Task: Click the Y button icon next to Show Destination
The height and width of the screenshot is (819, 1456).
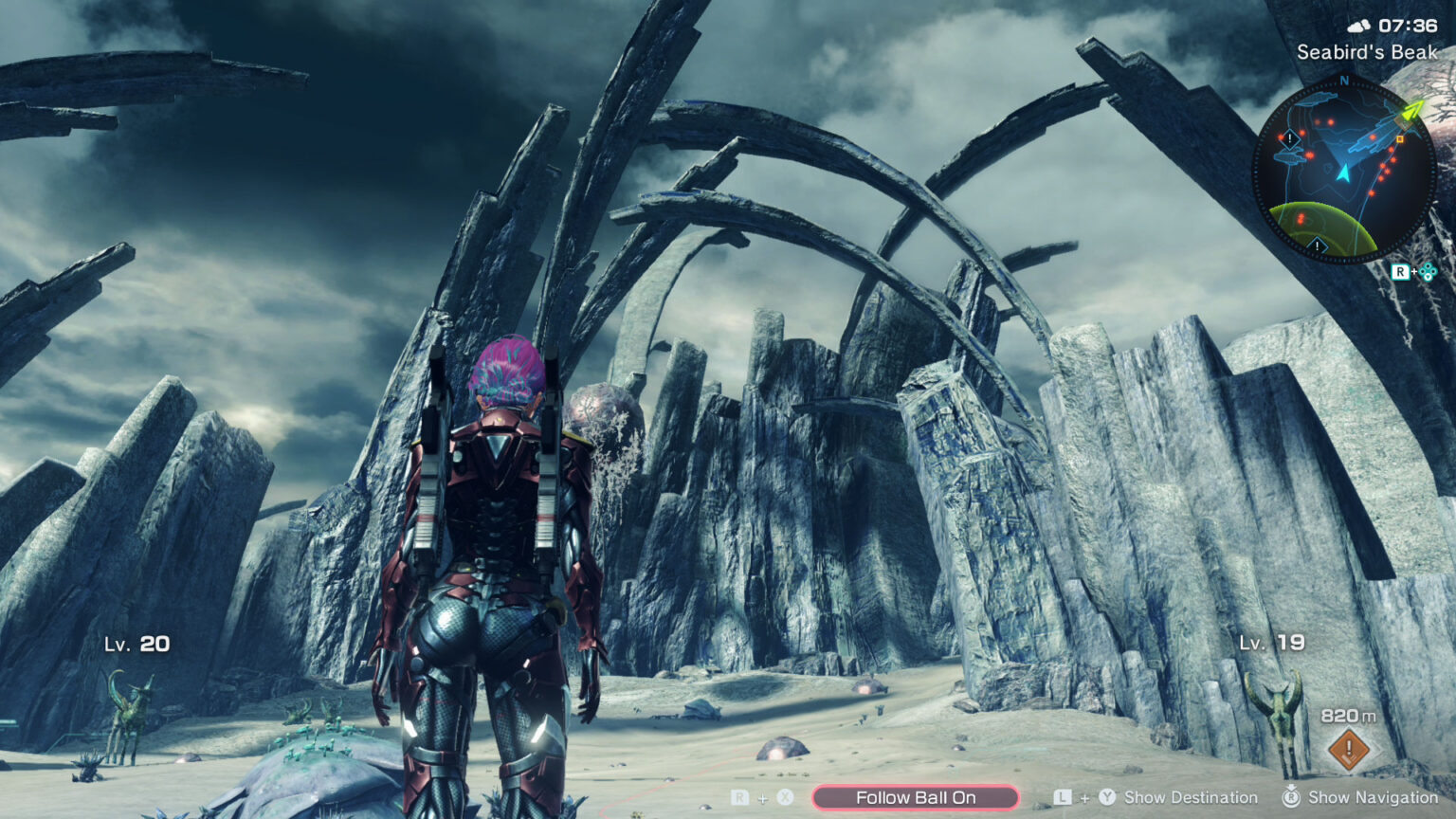Action: tap(1107, 797)
